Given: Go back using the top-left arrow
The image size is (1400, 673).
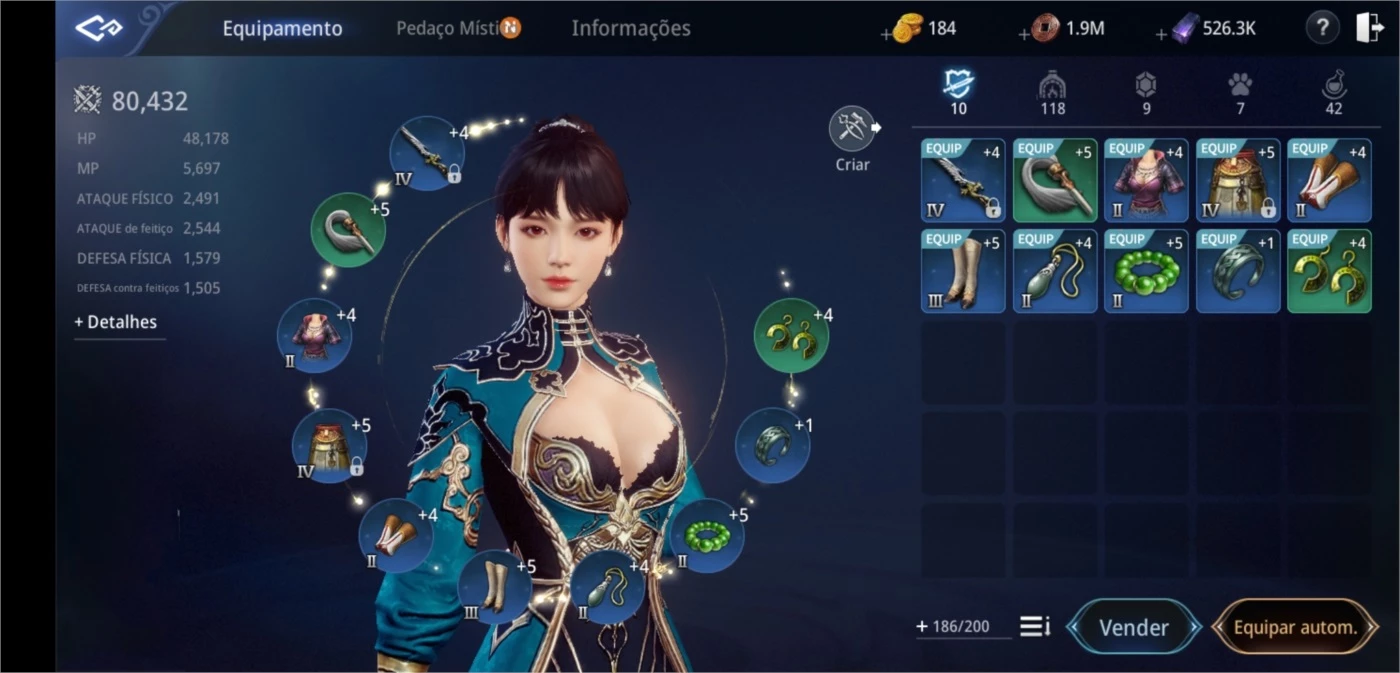Looking at the screenshot, I should pyautogui.click(x=99, y=29).
